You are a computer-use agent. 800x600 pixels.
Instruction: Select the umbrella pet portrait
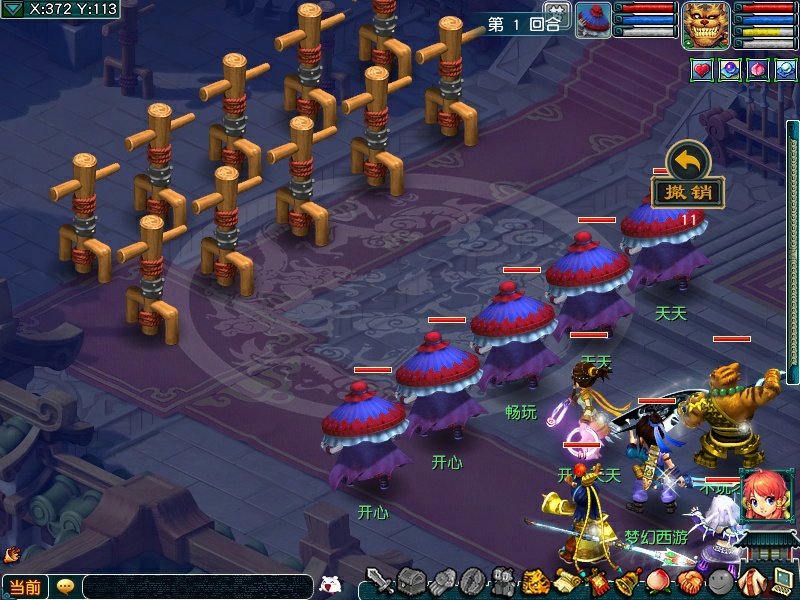point(594,20)
